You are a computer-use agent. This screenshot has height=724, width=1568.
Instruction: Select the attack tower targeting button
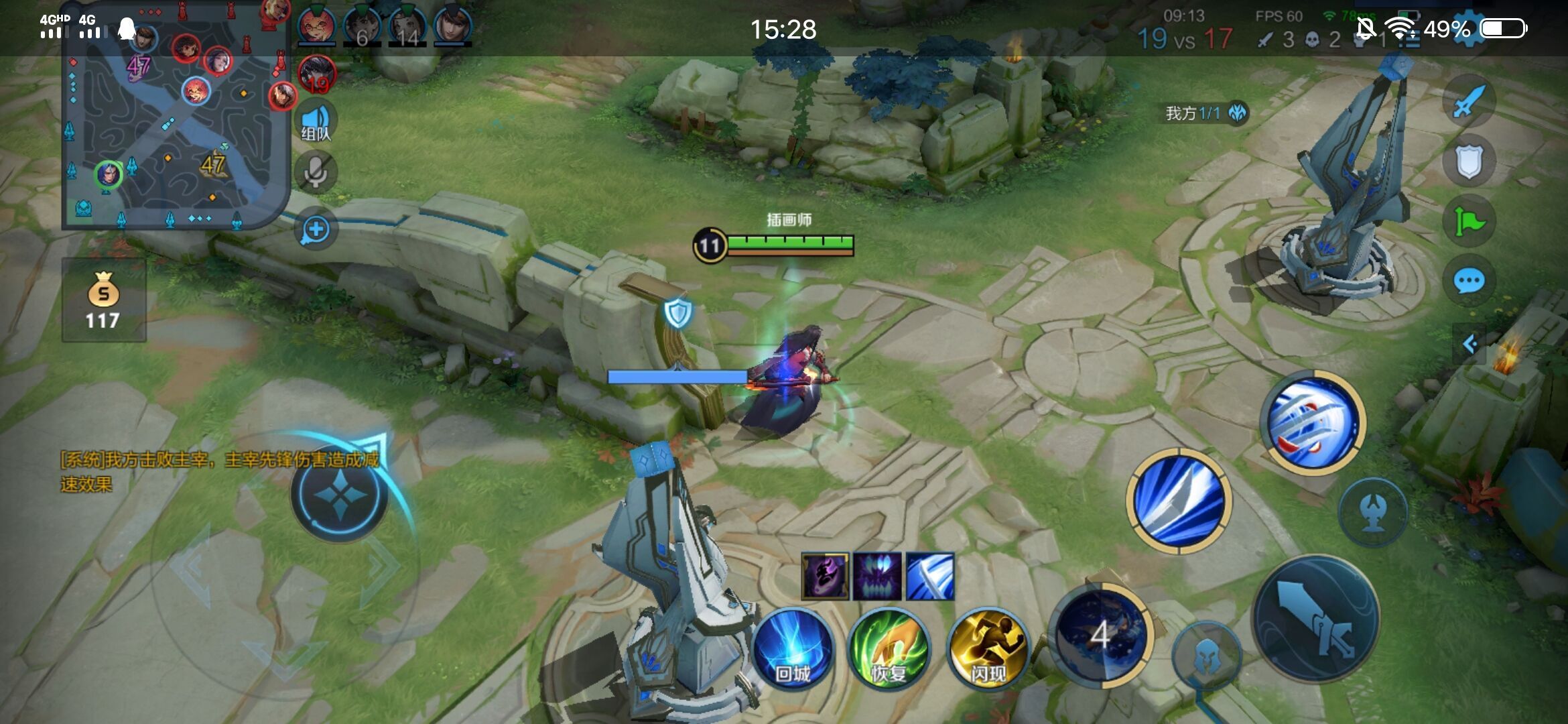[x=1372, y=512]
